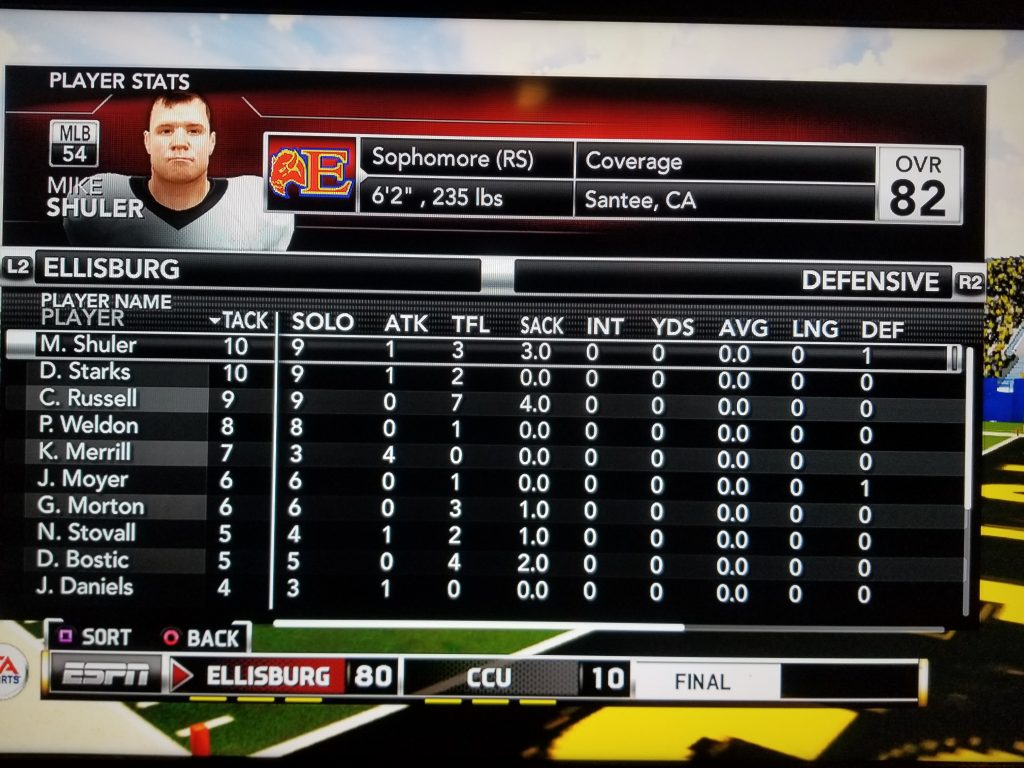Select P. Weldon's defensive stats row

[x=88, y=425]
